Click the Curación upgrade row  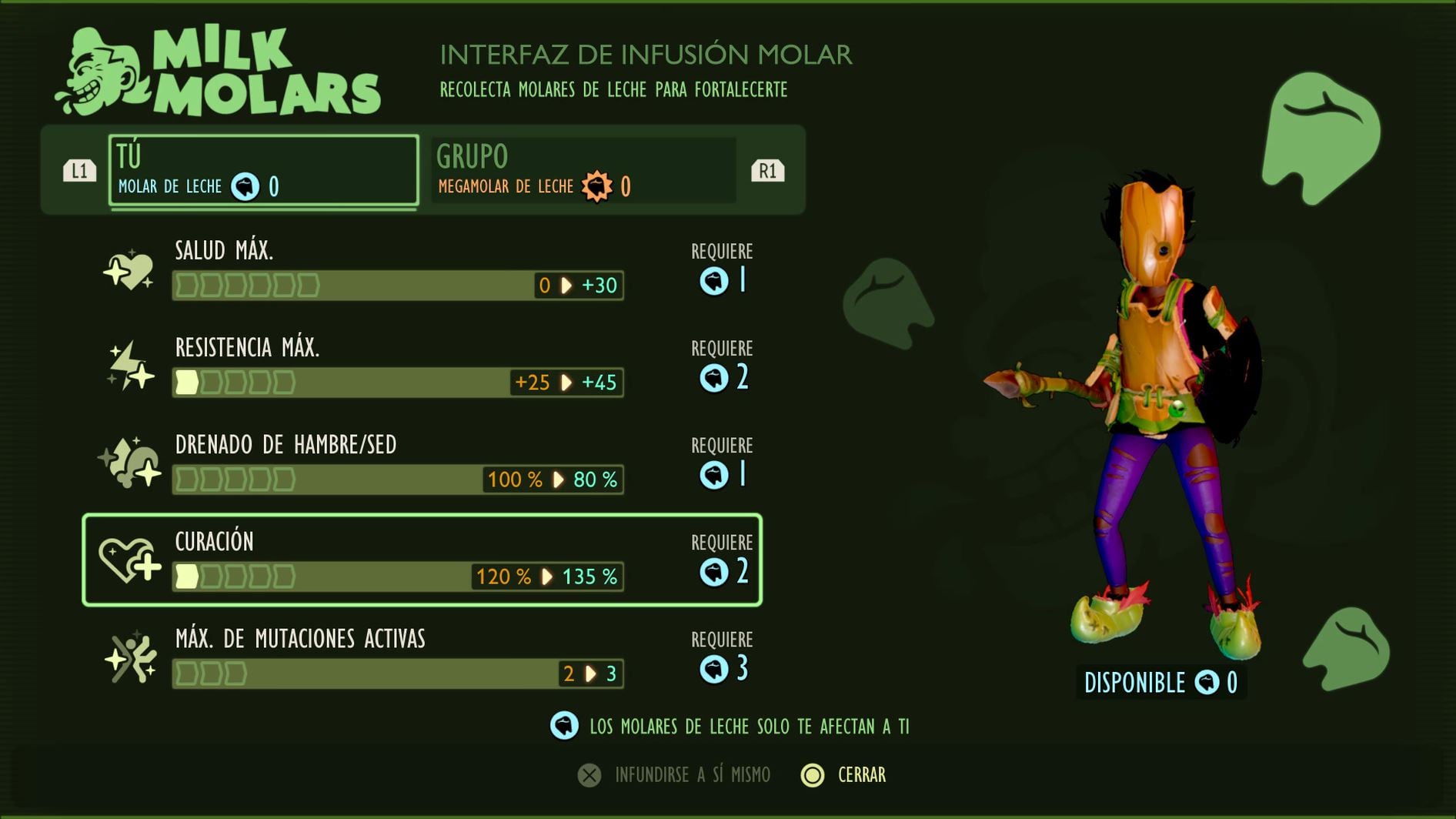coord(422,560)
